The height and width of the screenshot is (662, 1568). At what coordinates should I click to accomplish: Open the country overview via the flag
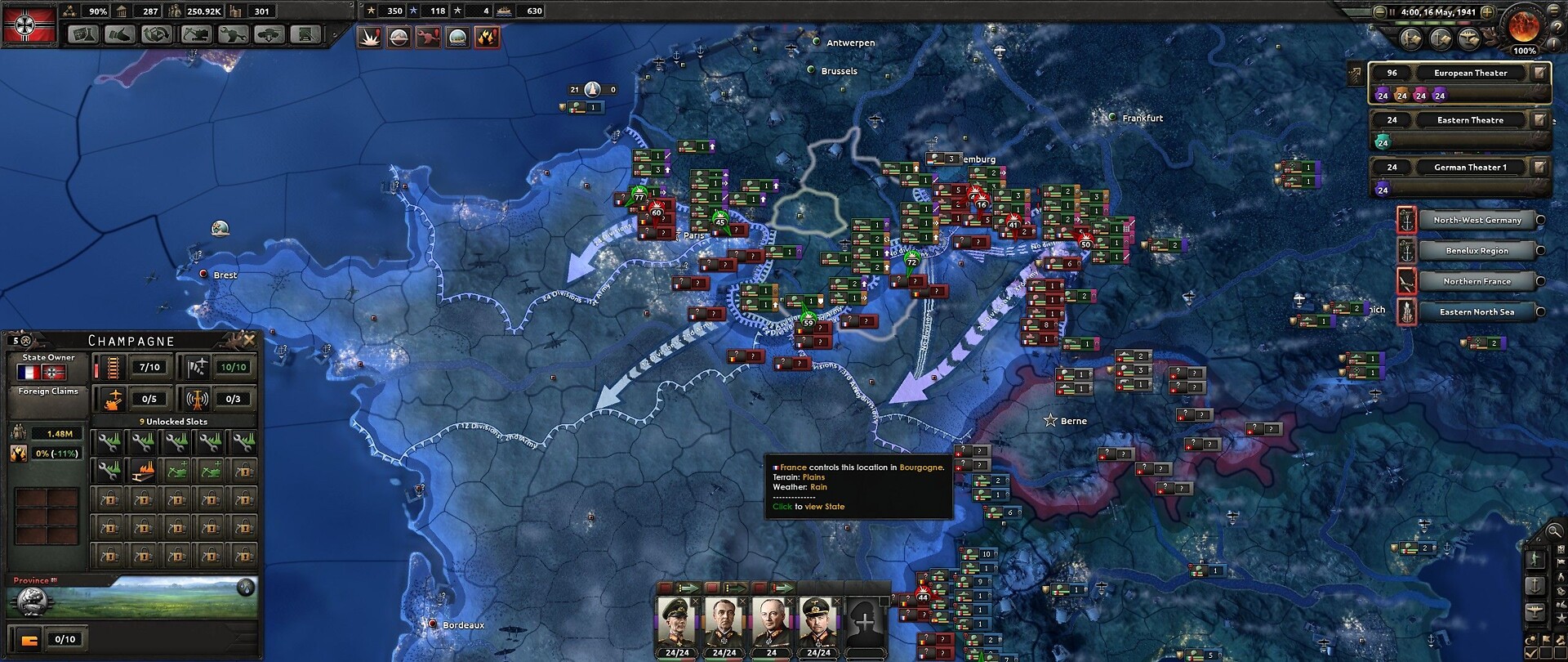tap(29, 25)
